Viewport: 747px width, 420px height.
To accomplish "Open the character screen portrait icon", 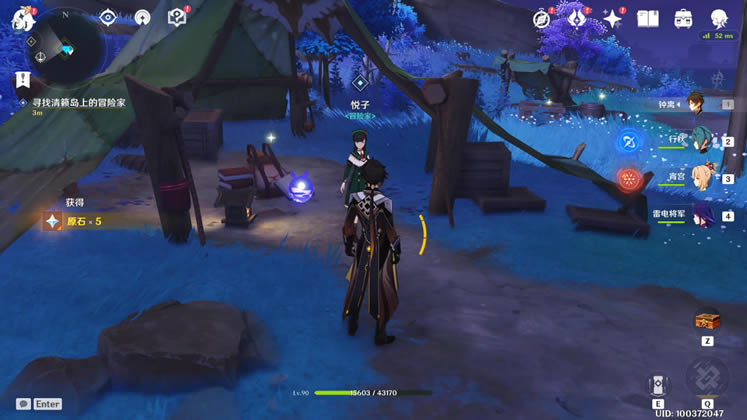I will [x=719, y=19].
